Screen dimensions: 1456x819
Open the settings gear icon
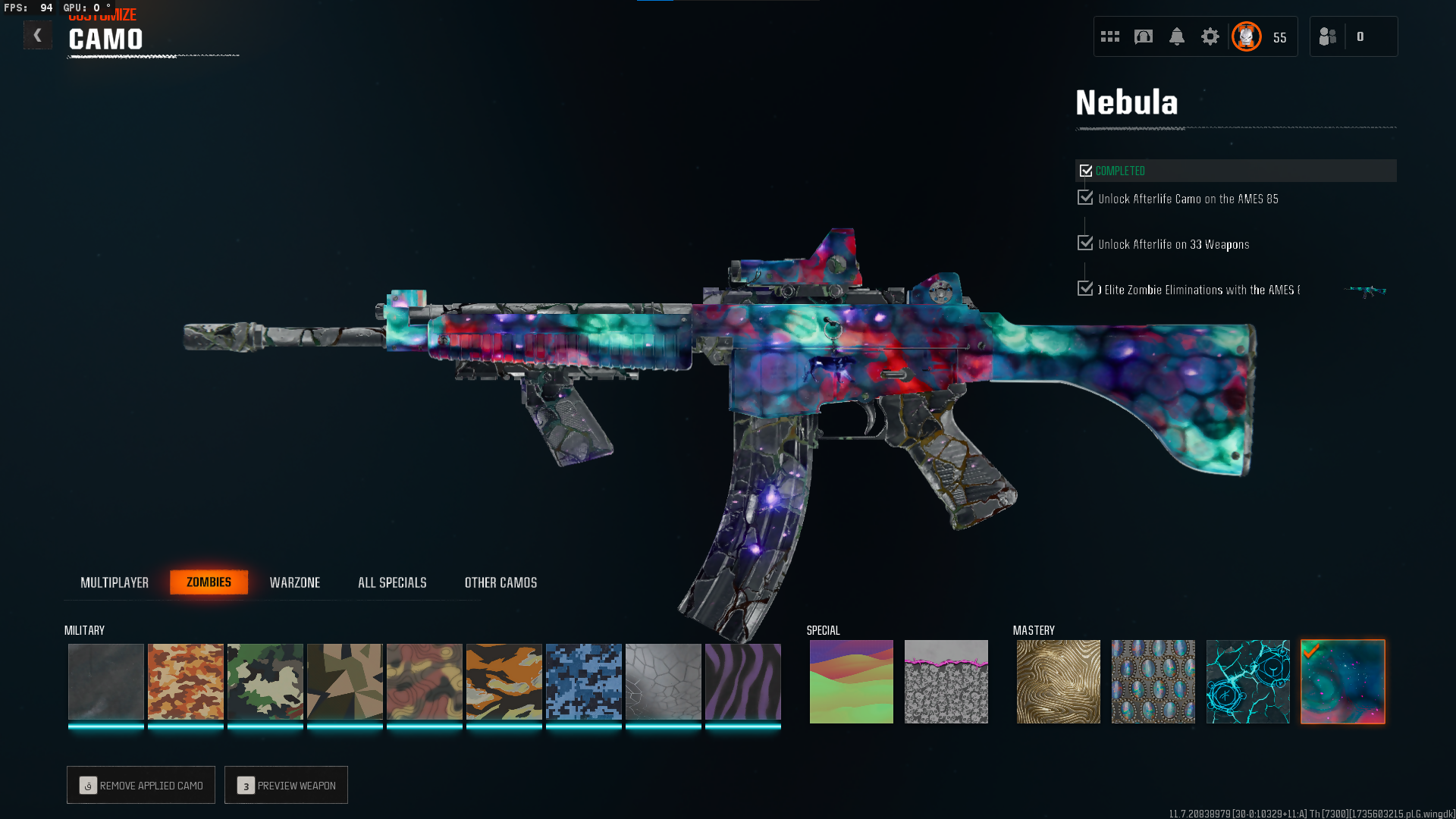pyautogui.click(x=1210, y=36)
